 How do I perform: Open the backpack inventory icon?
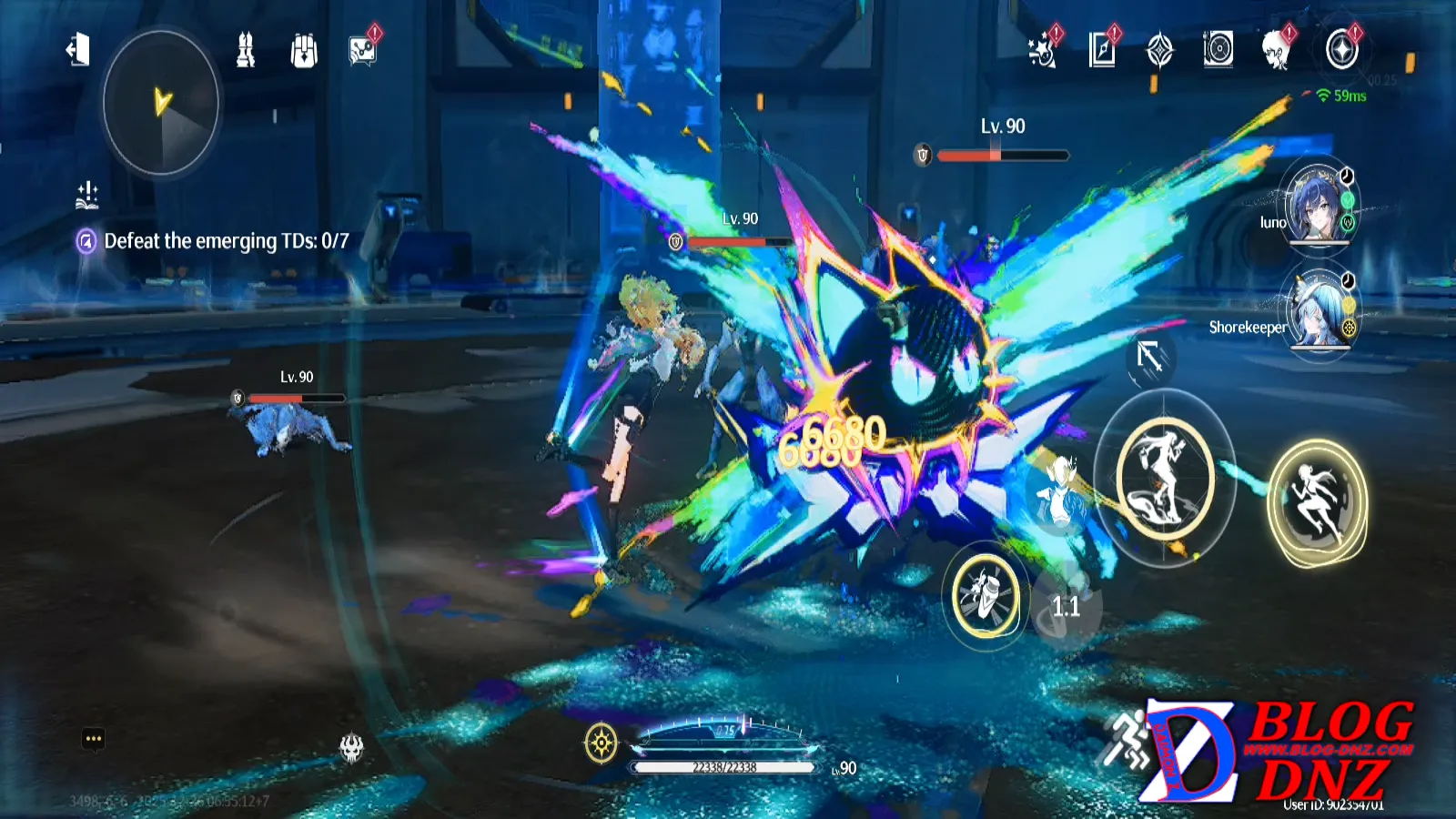(x=304, y=50)
